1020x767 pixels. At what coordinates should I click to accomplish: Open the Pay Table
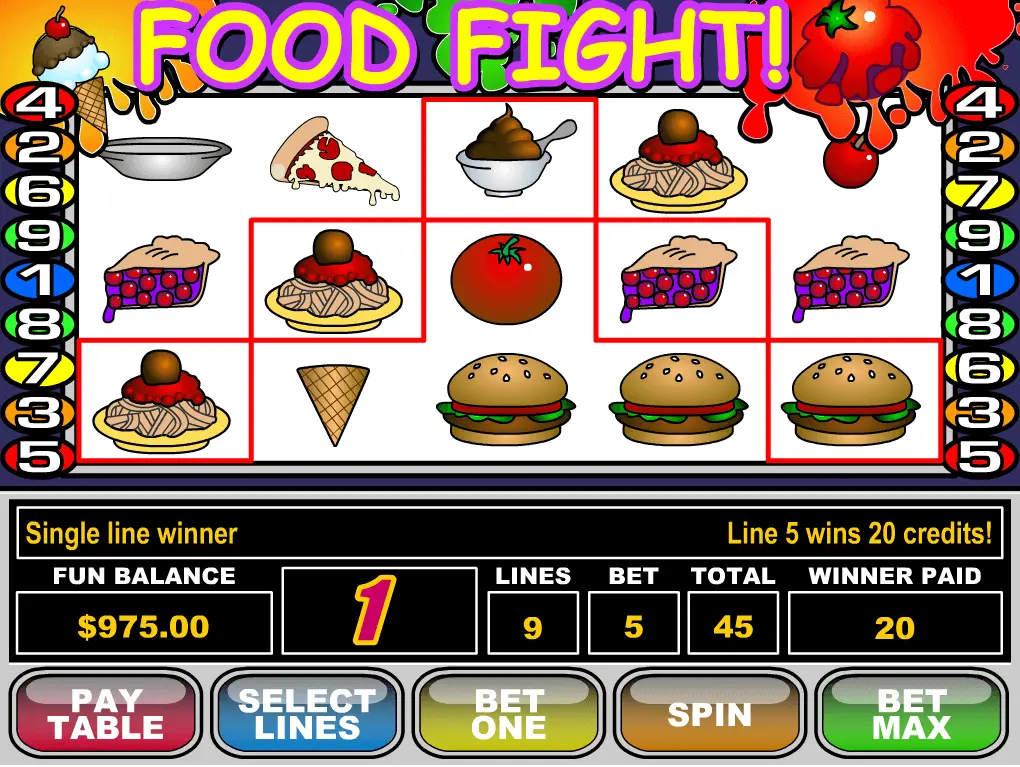[107, 714]
